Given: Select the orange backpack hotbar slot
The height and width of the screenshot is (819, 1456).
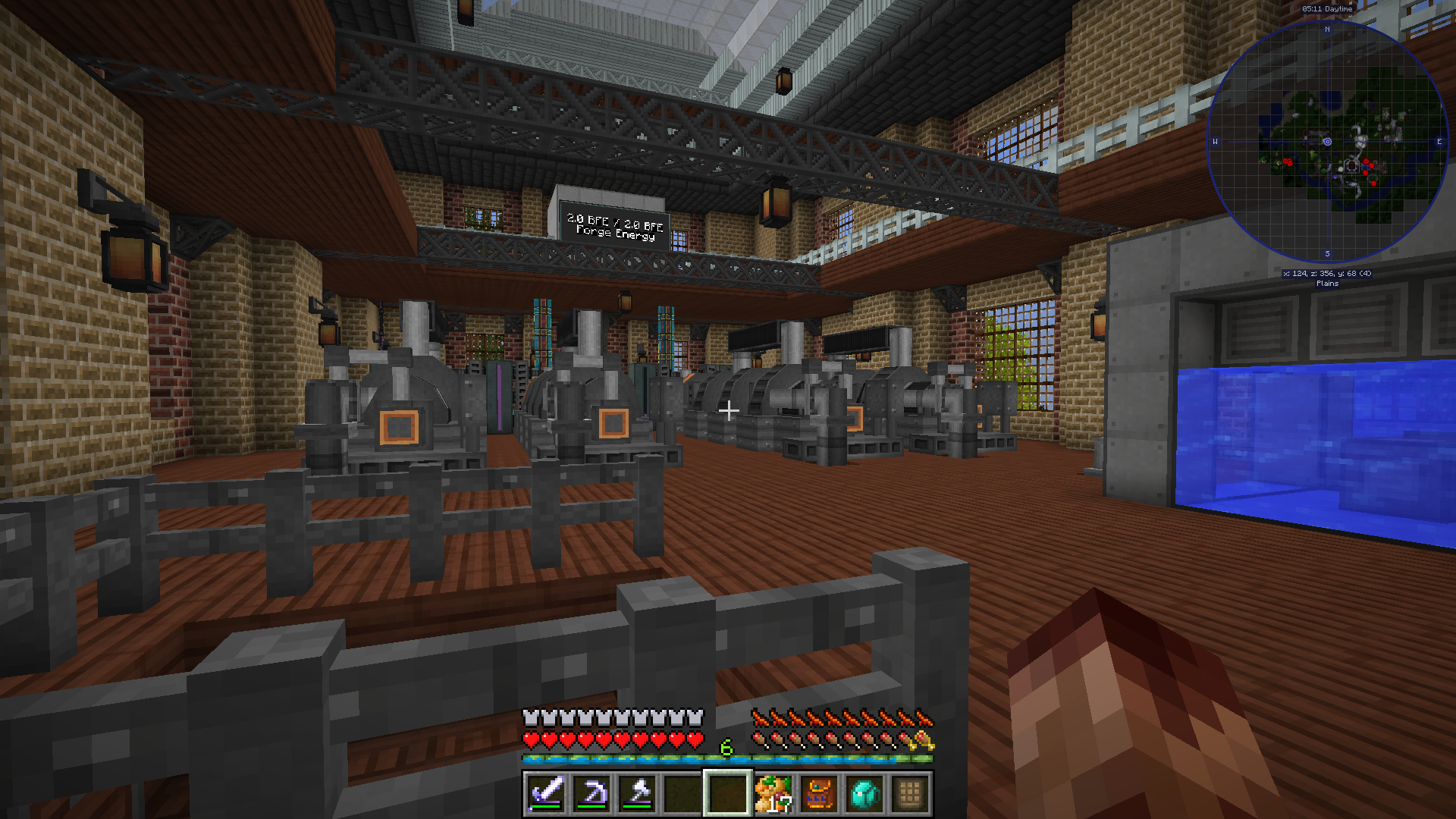Looking at the screenshot, I should tap(819, 793).
